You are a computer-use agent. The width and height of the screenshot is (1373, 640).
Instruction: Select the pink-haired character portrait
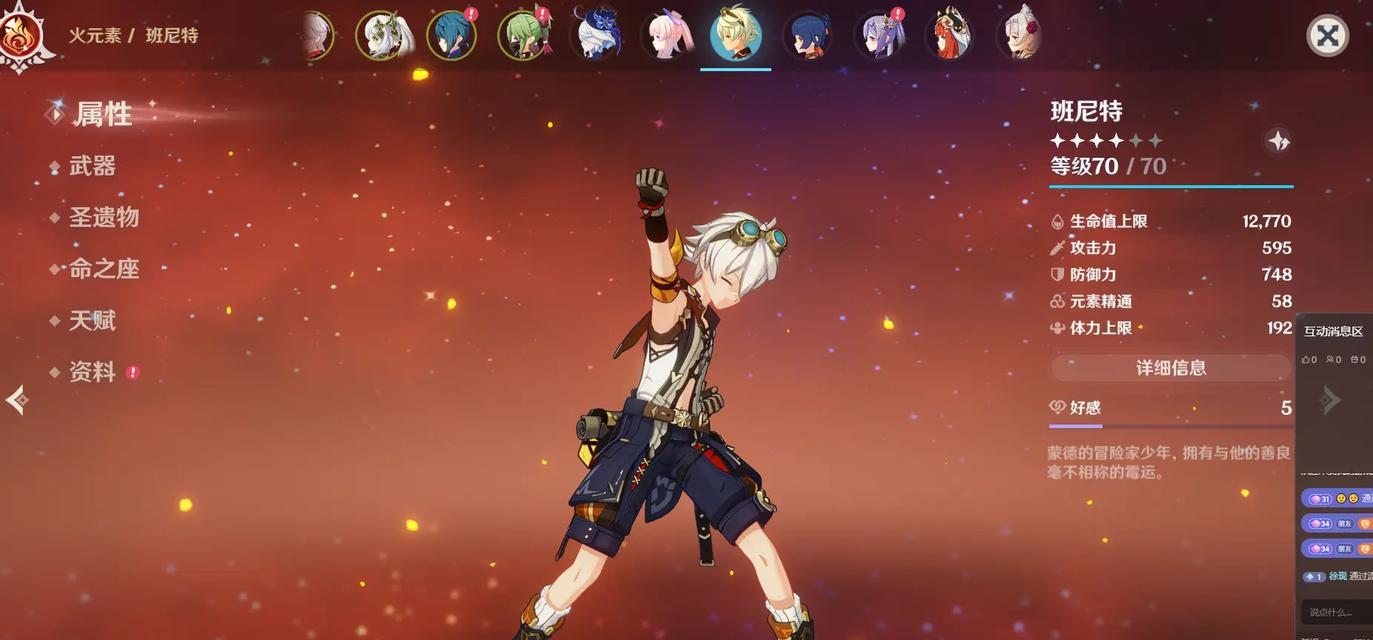coord(667,36)
